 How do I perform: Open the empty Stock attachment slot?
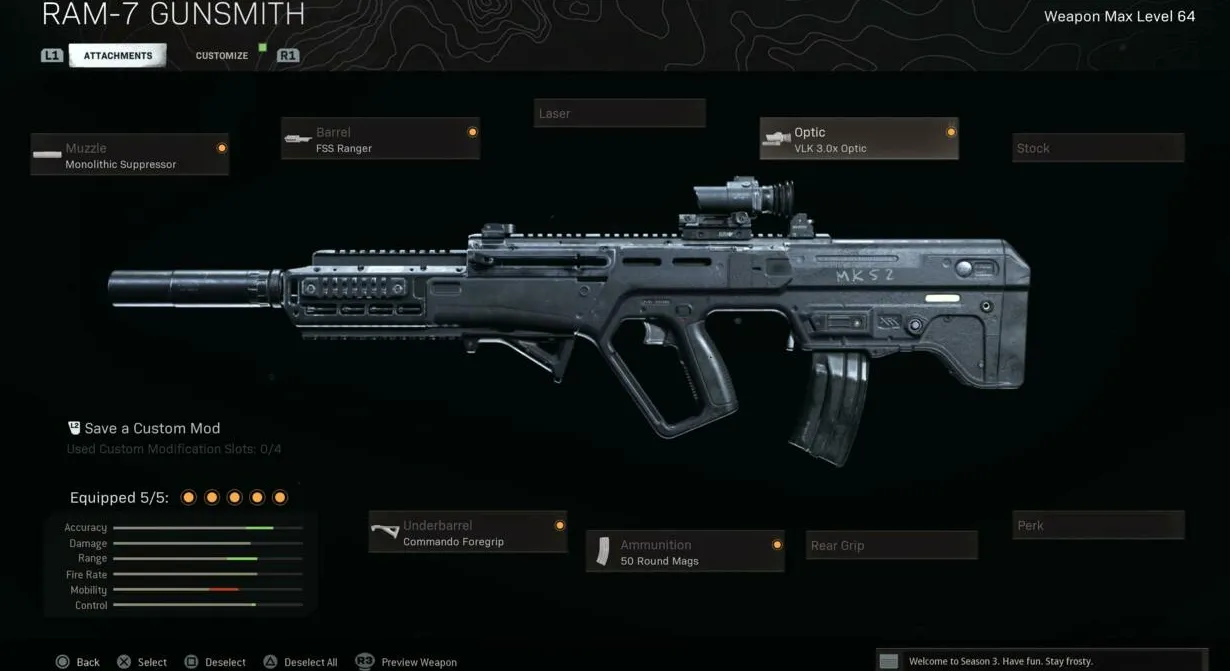[1098, 148]
